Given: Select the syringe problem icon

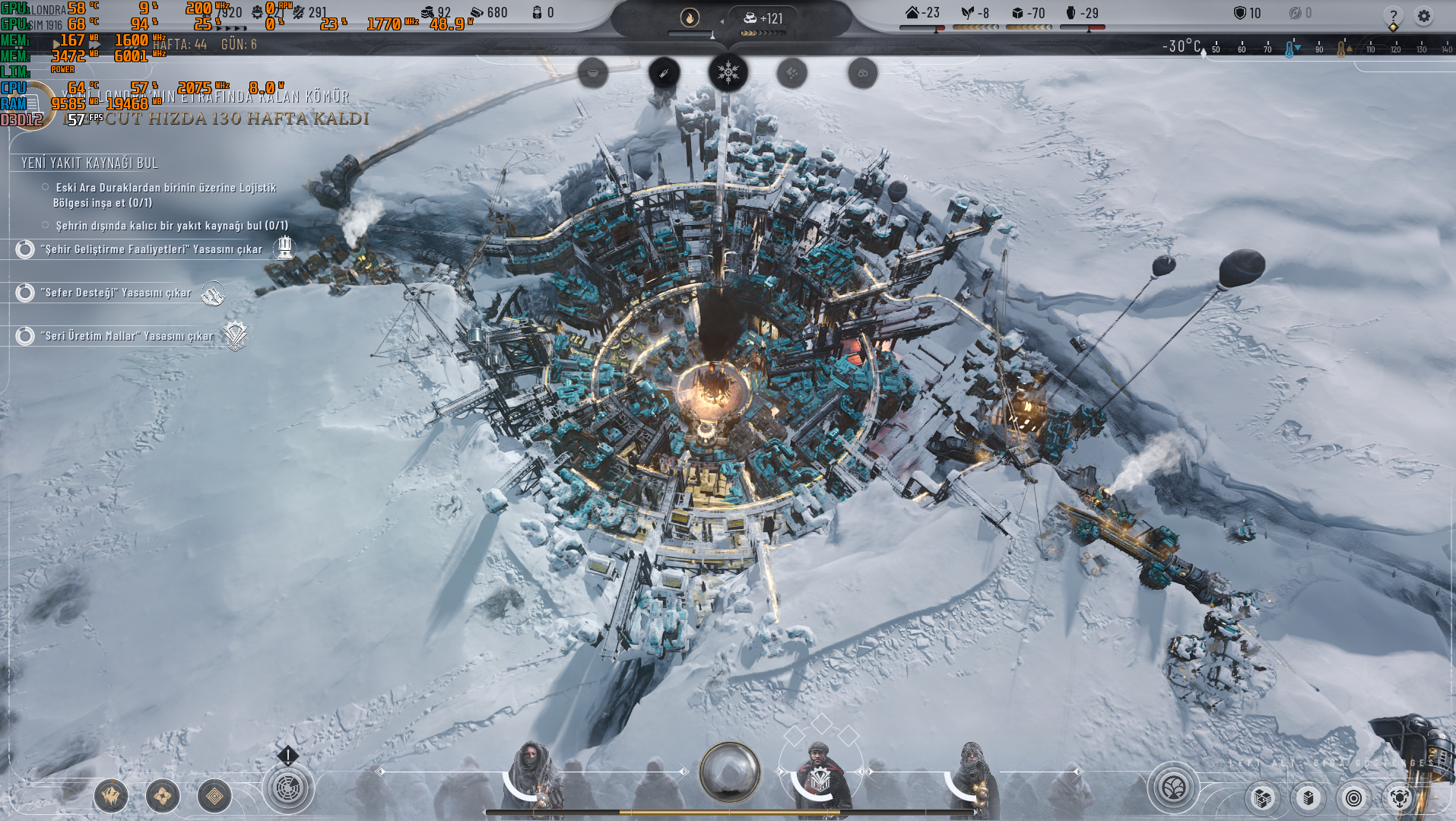Looking at the screenshot, I should pyautogui.click(x=664, y=73).
